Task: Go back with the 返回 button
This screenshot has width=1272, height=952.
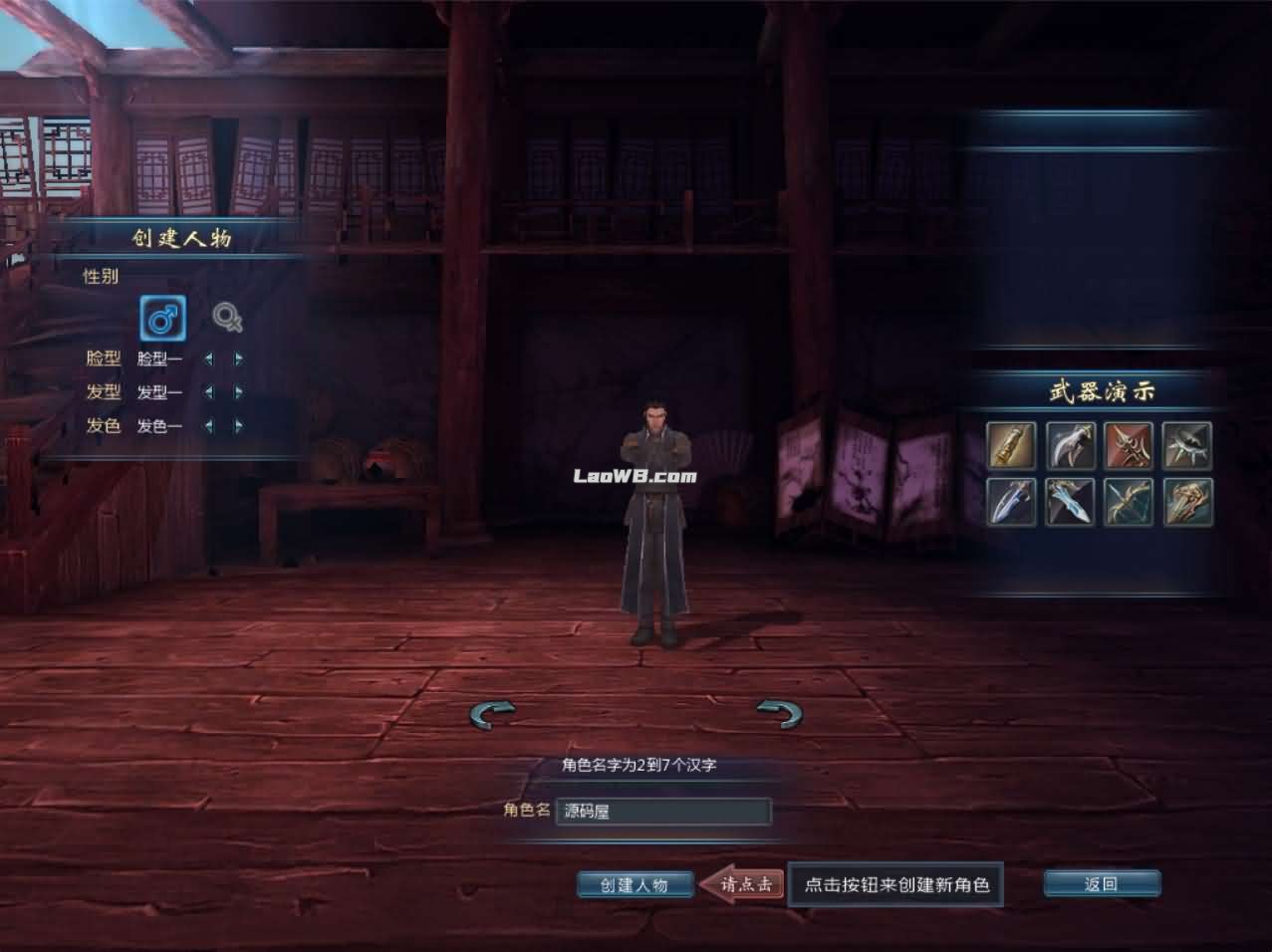Action: pos(1101,883)
